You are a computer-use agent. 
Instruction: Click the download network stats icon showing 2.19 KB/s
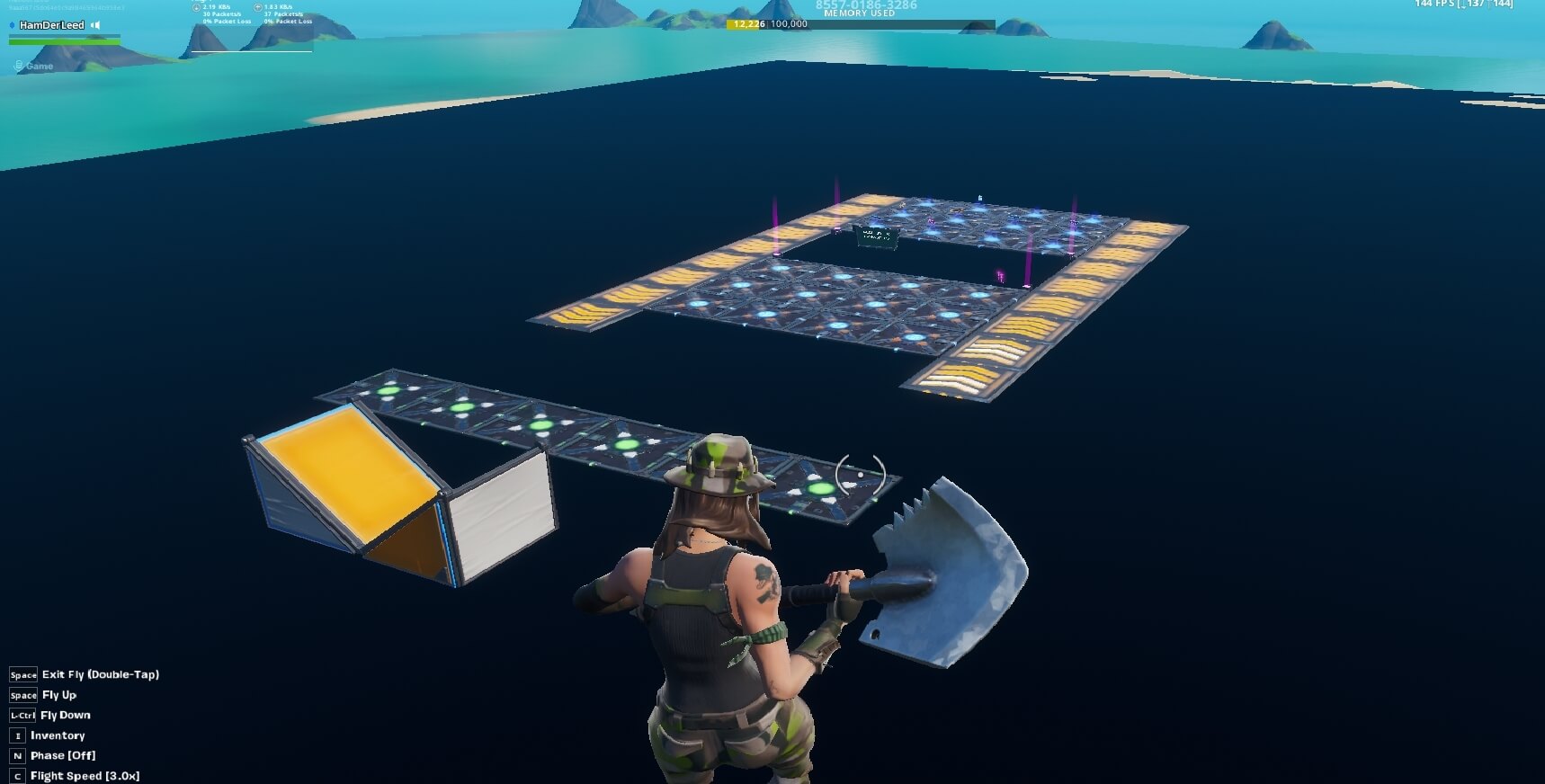pyautogui.click(x=196, y=7)
